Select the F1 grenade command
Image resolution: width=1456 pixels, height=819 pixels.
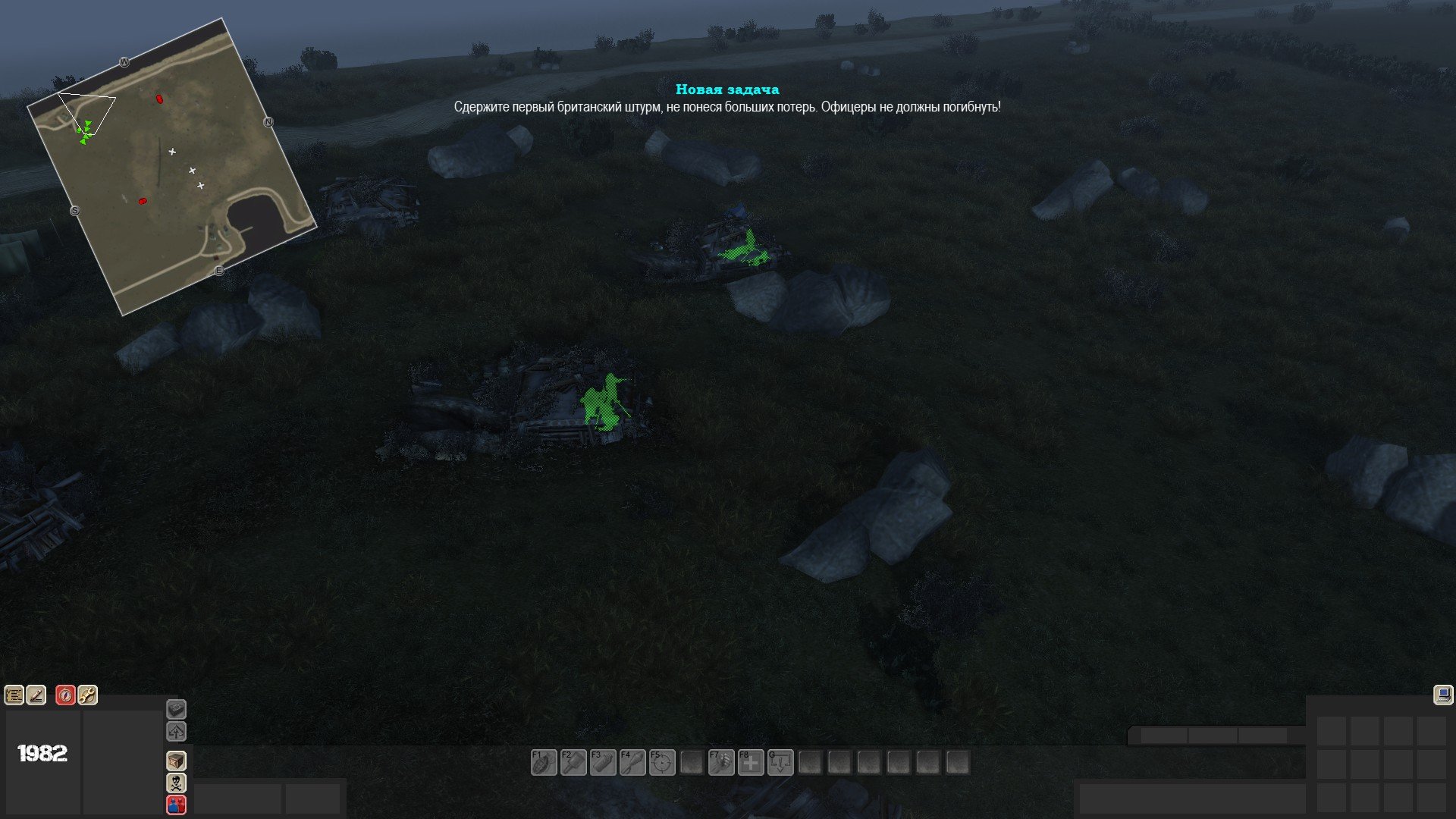pyautogui.click(x=544, y=762)
